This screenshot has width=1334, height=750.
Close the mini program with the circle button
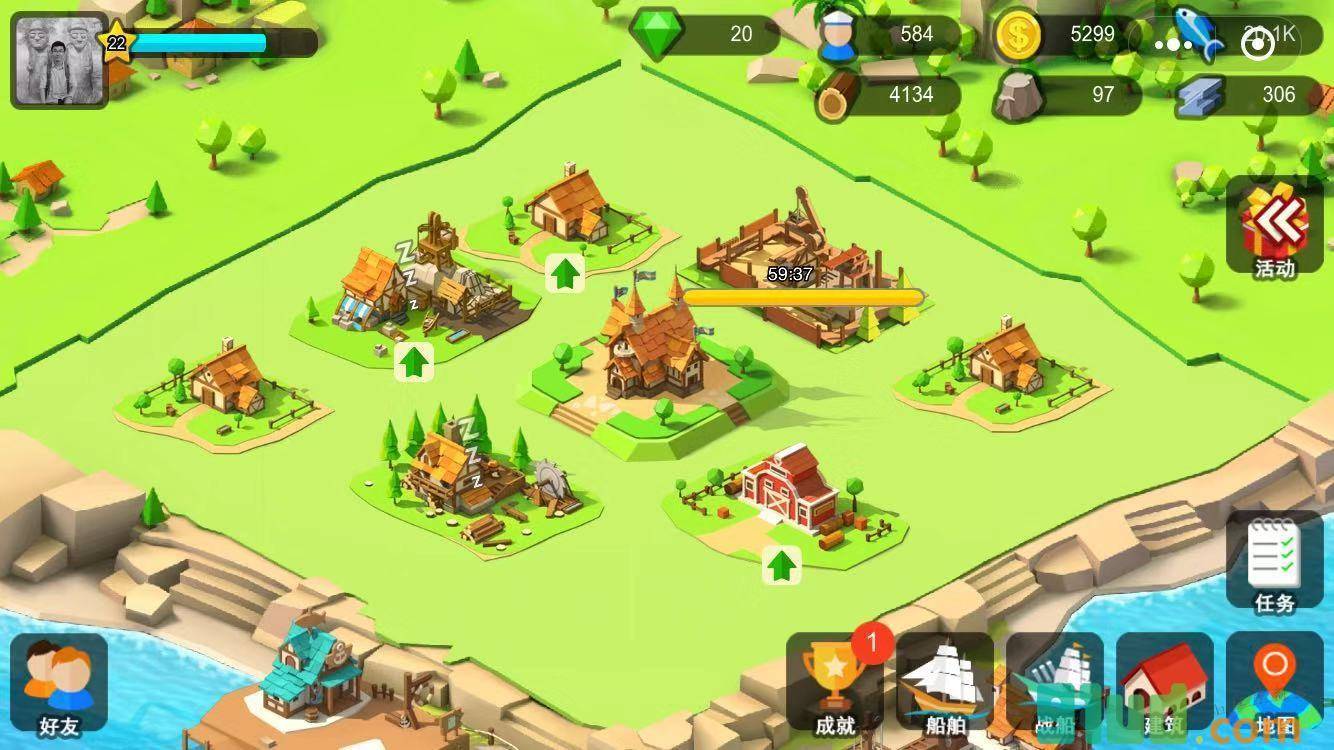tap(1257, 45)
